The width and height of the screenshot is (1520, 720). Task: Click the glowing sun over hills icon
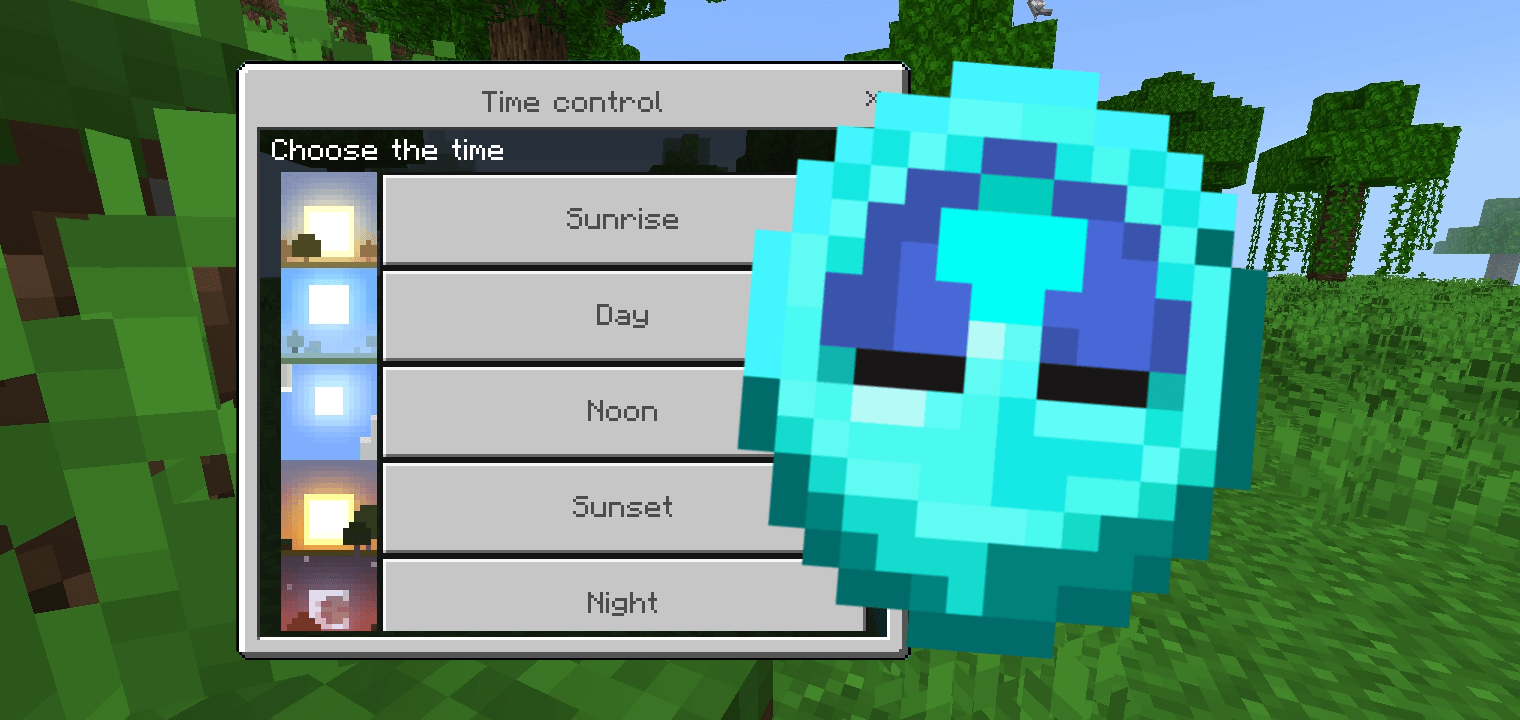328,507
